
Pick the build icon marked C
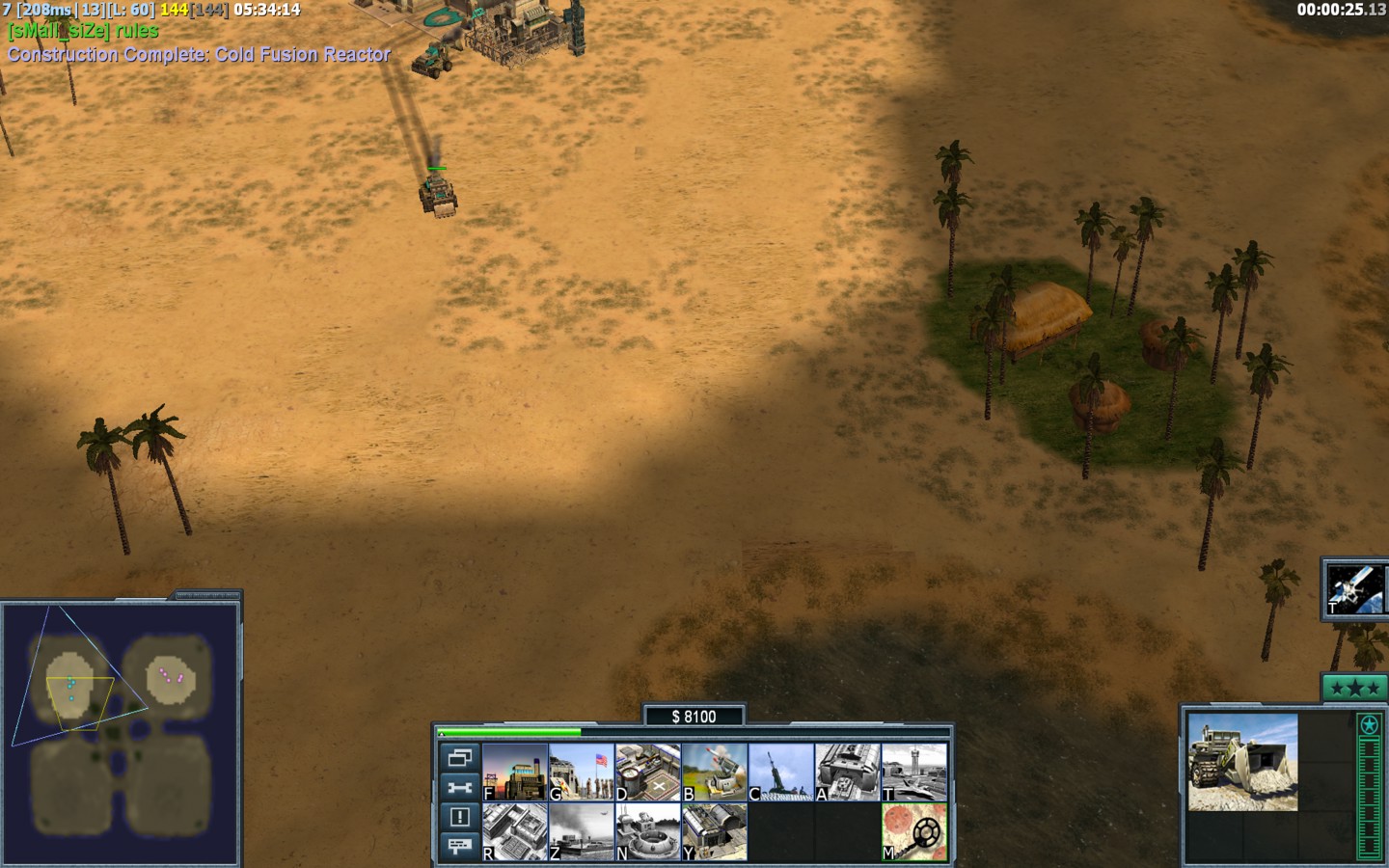click(781, 772)
